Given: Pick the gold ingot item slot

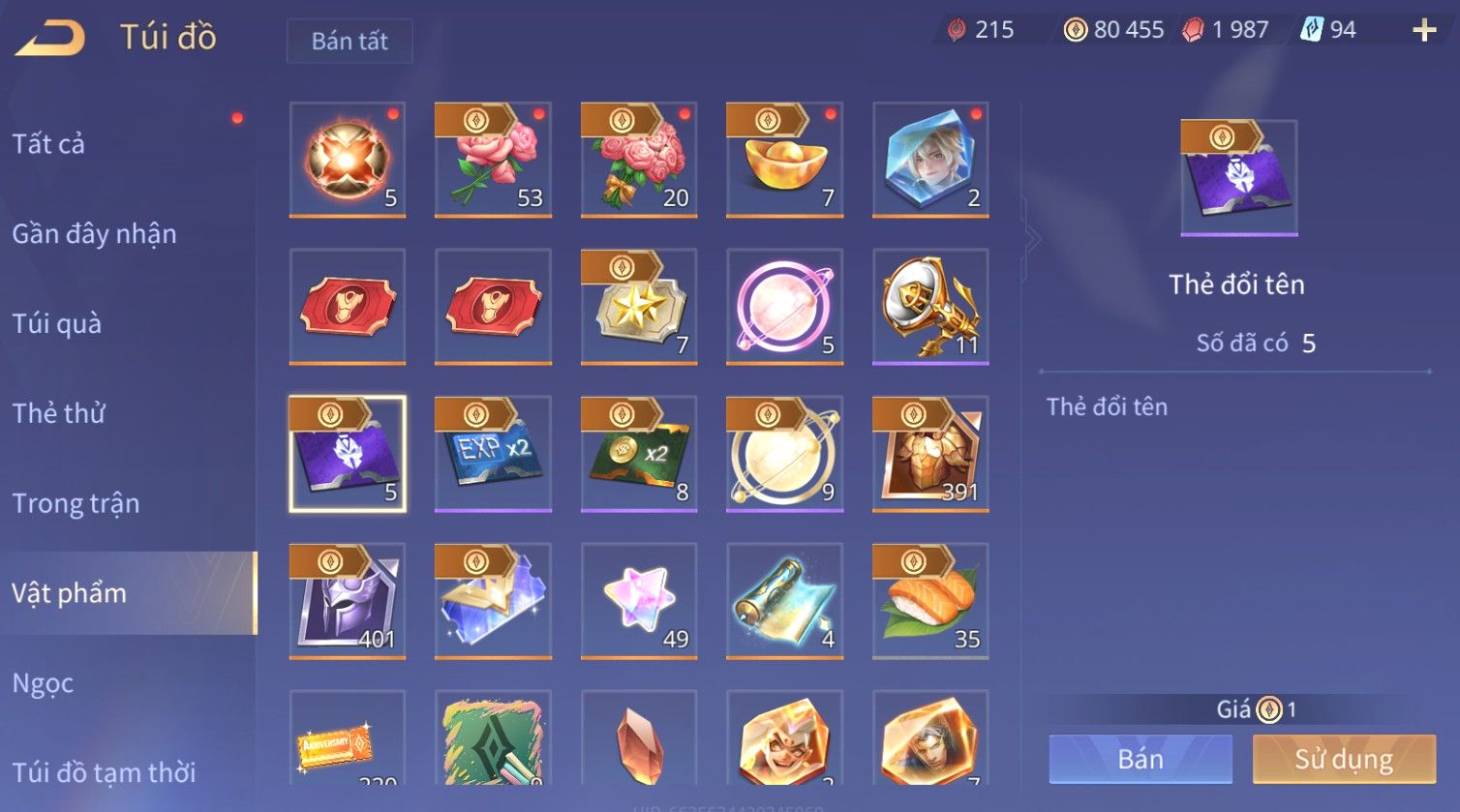Looking at the screenshot, I should coord(784,160).
